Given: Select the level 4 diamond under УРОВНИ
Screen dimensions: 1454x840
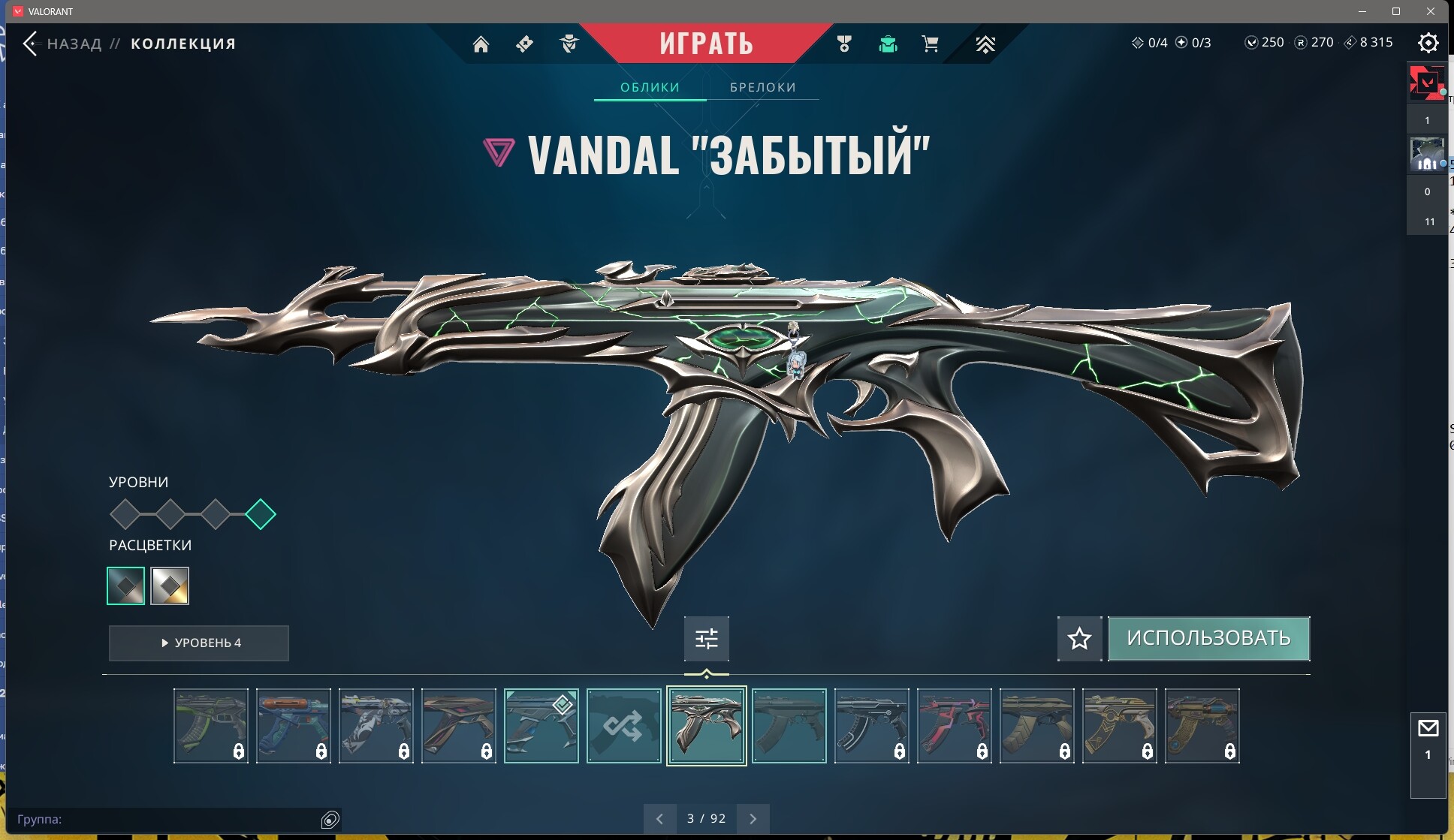Looking at the screenshot, I should click(x=261, y=514).
